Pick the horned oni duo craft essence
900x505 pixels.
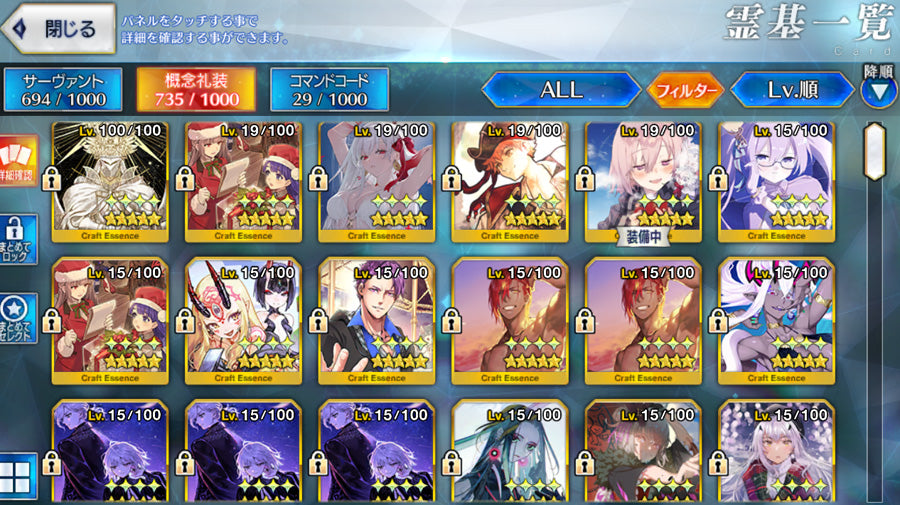click(244, 320)
